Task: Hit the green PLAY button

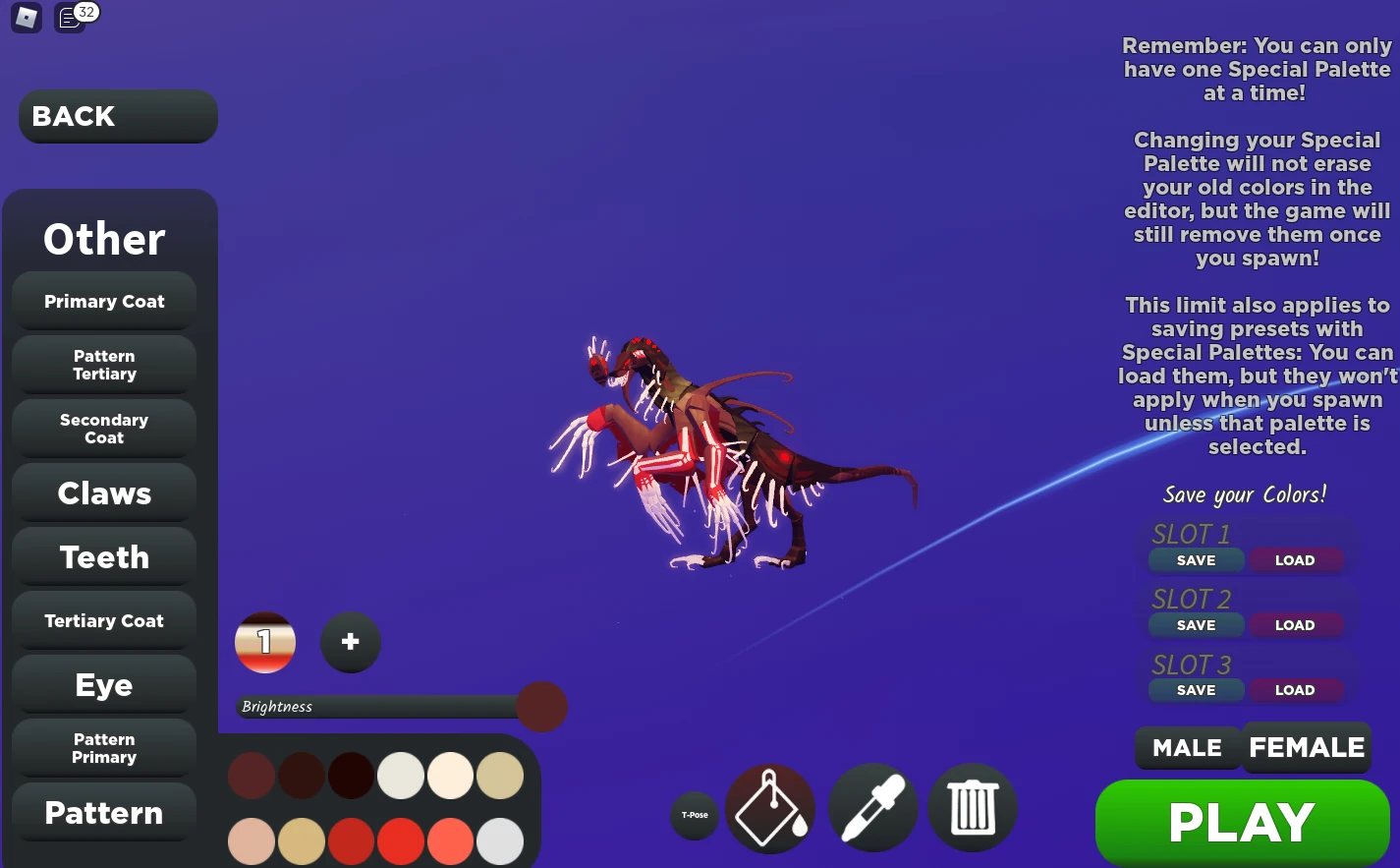Action: pyautogui.click(x=1240, y=822)
